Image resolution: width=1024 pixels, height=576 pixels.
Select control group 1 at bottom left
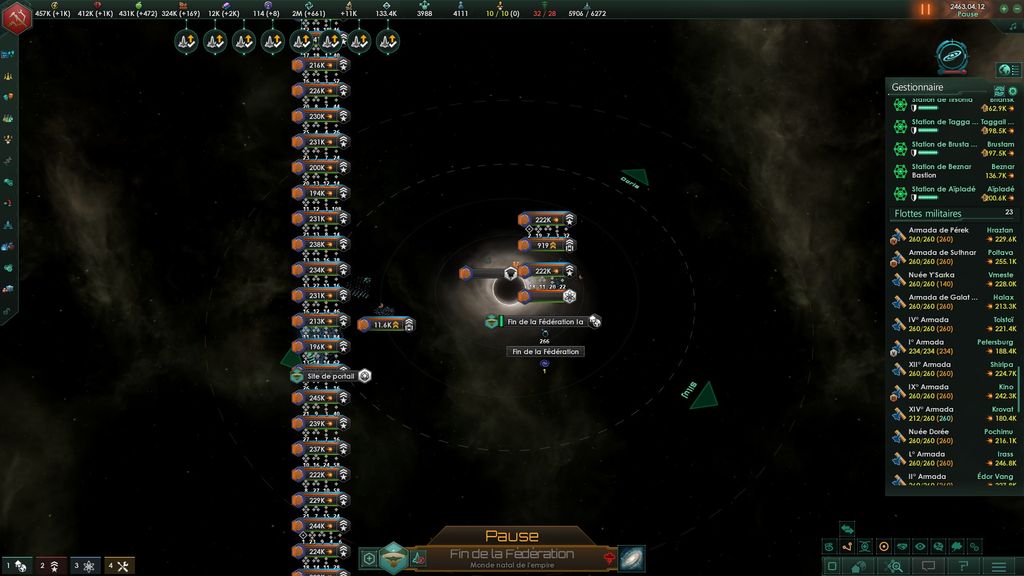click(x=16, y=566)
